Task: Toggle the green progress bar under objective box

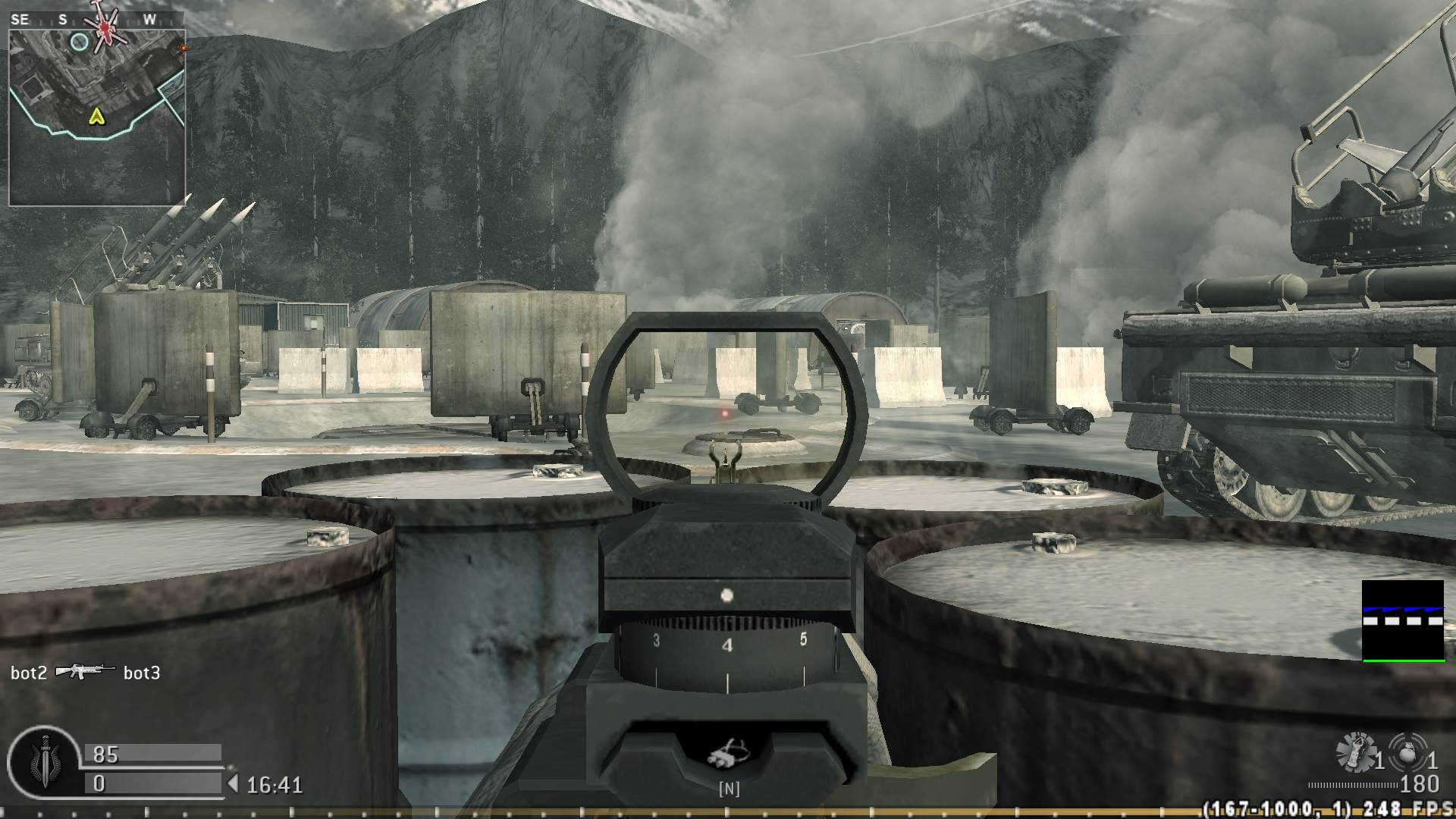Action: (1406, 659)
